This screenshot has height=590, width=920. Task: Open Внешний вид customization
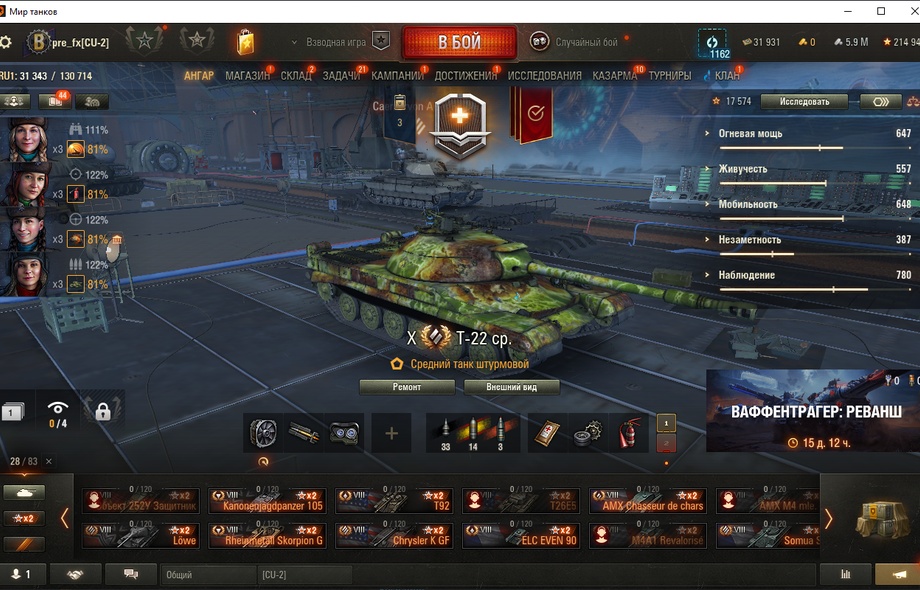click(510, 387)
